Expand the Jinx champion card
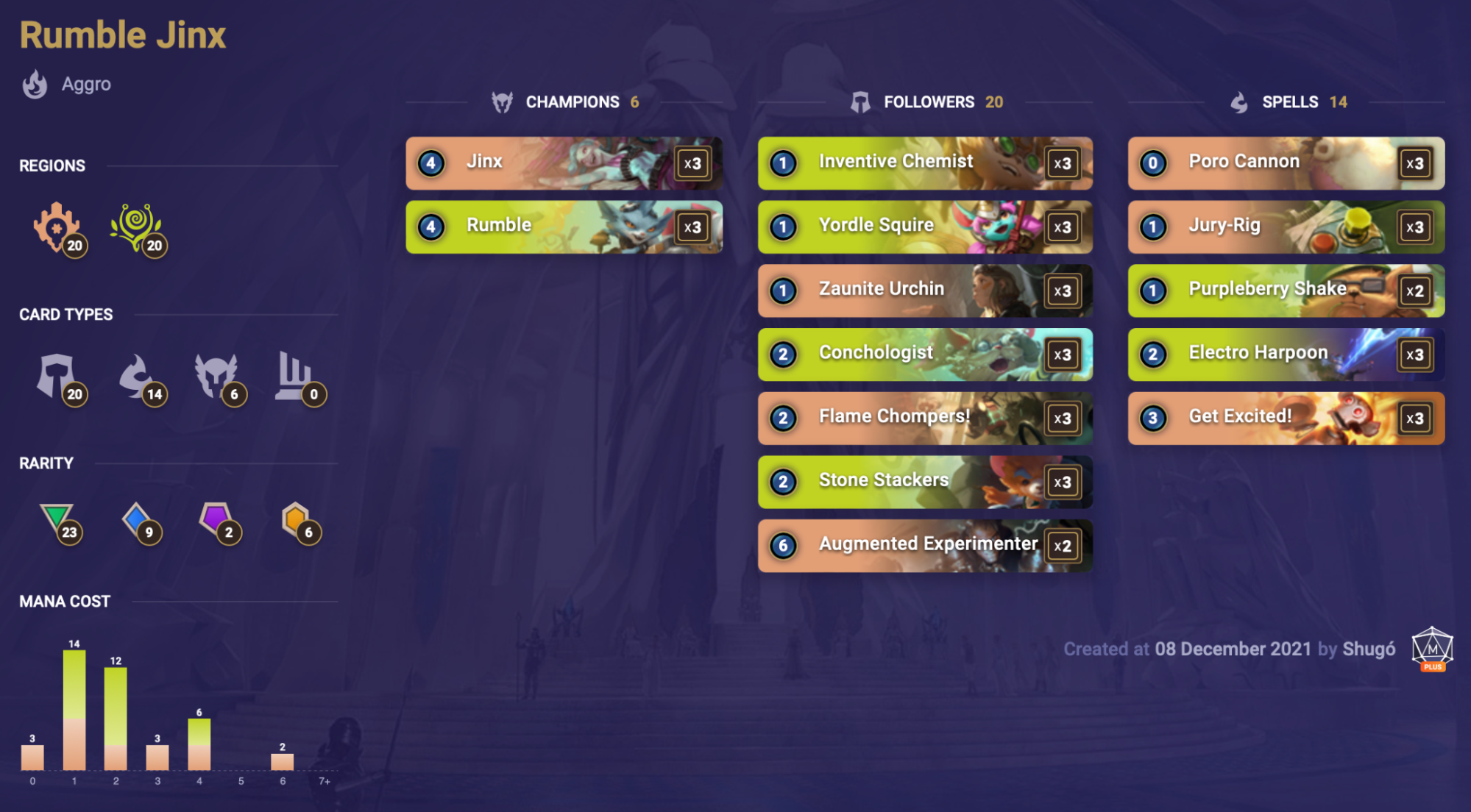1471x812 pixels. [563, 163]
